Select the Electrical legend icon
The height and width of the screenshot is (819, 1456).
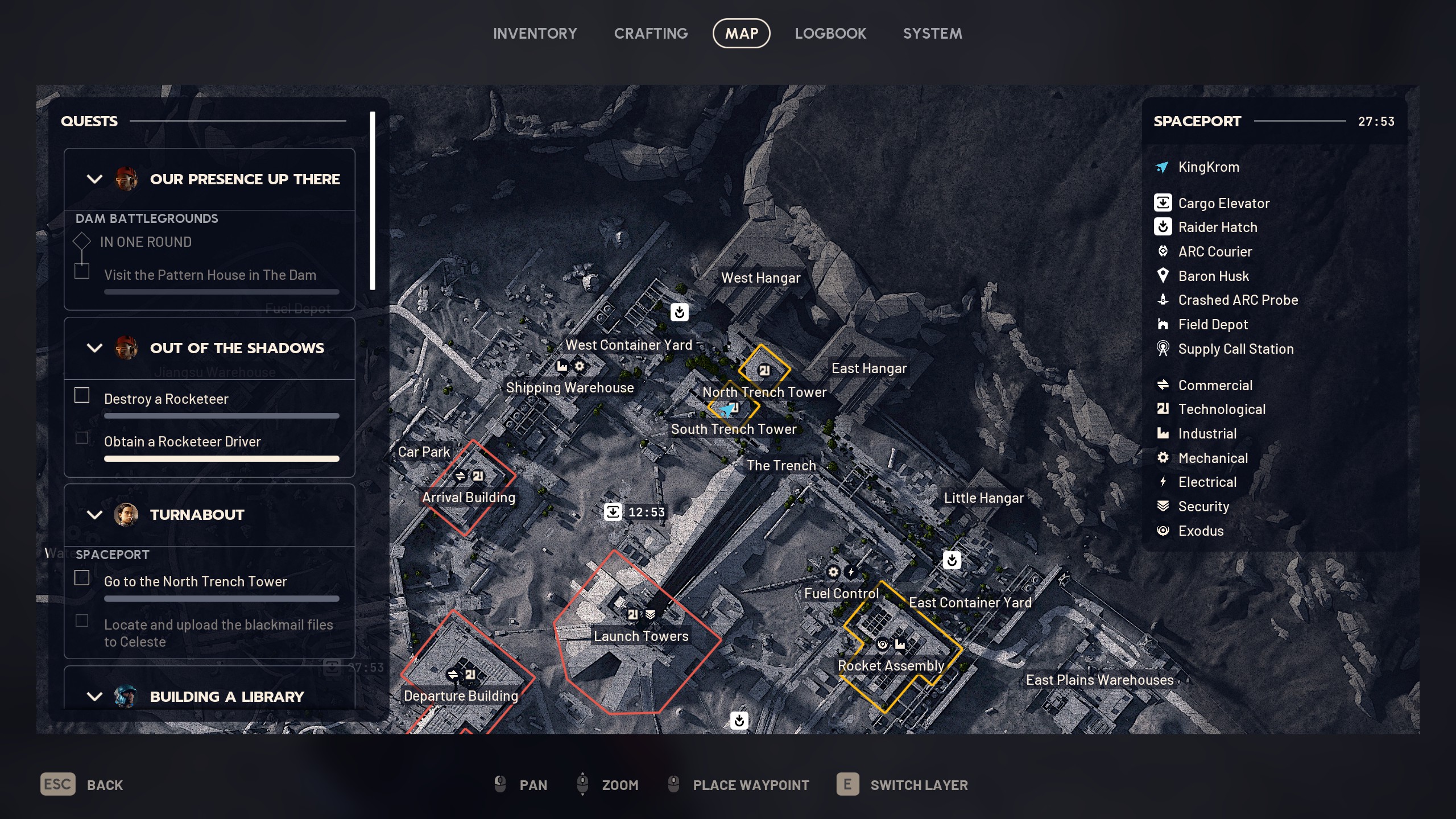(x=1164, y=482)
